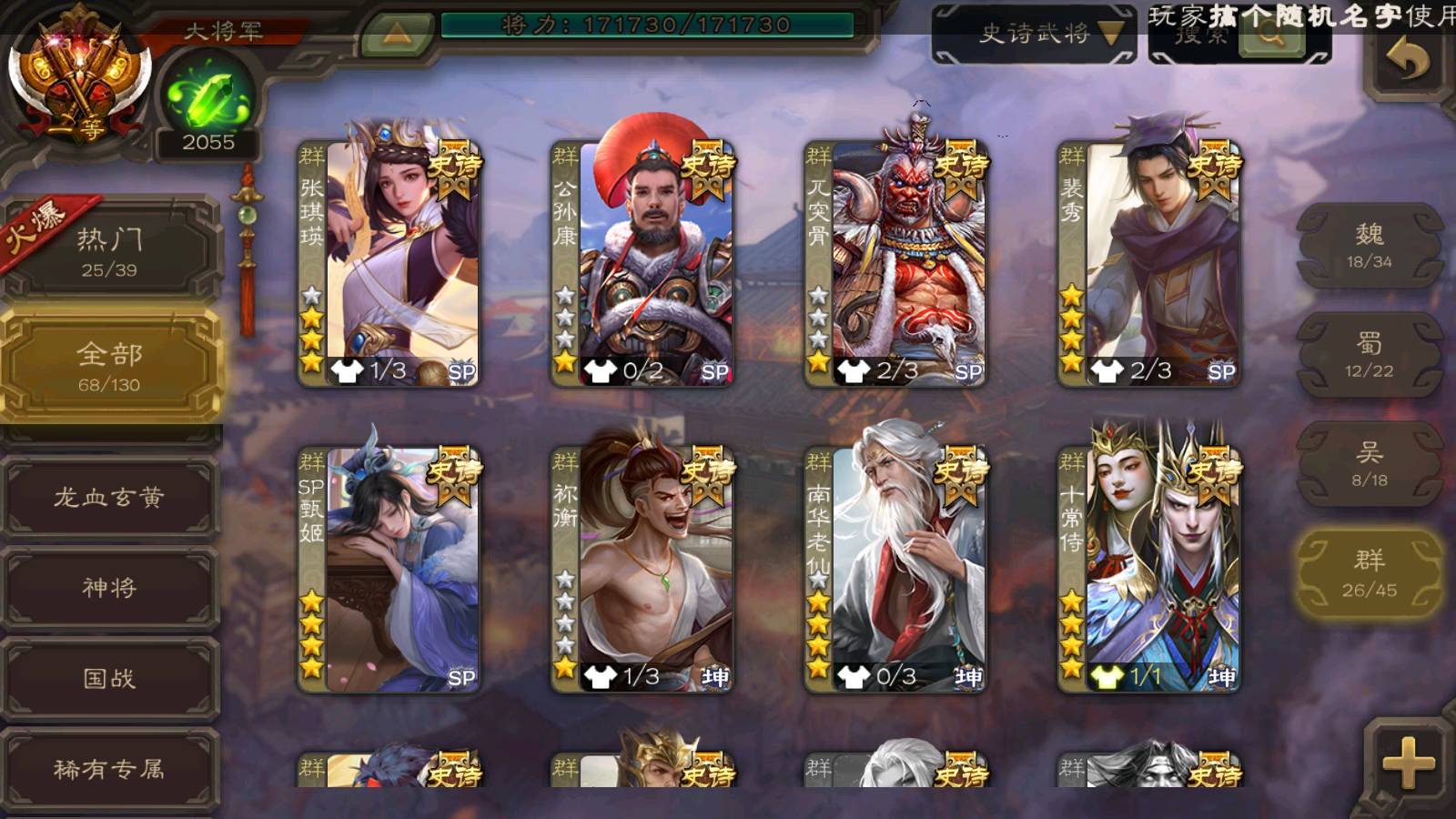The width and height of the screenshot is (1456, 819).
Task: Open the 南华老仙 hero card
Action: pos(895,568)
